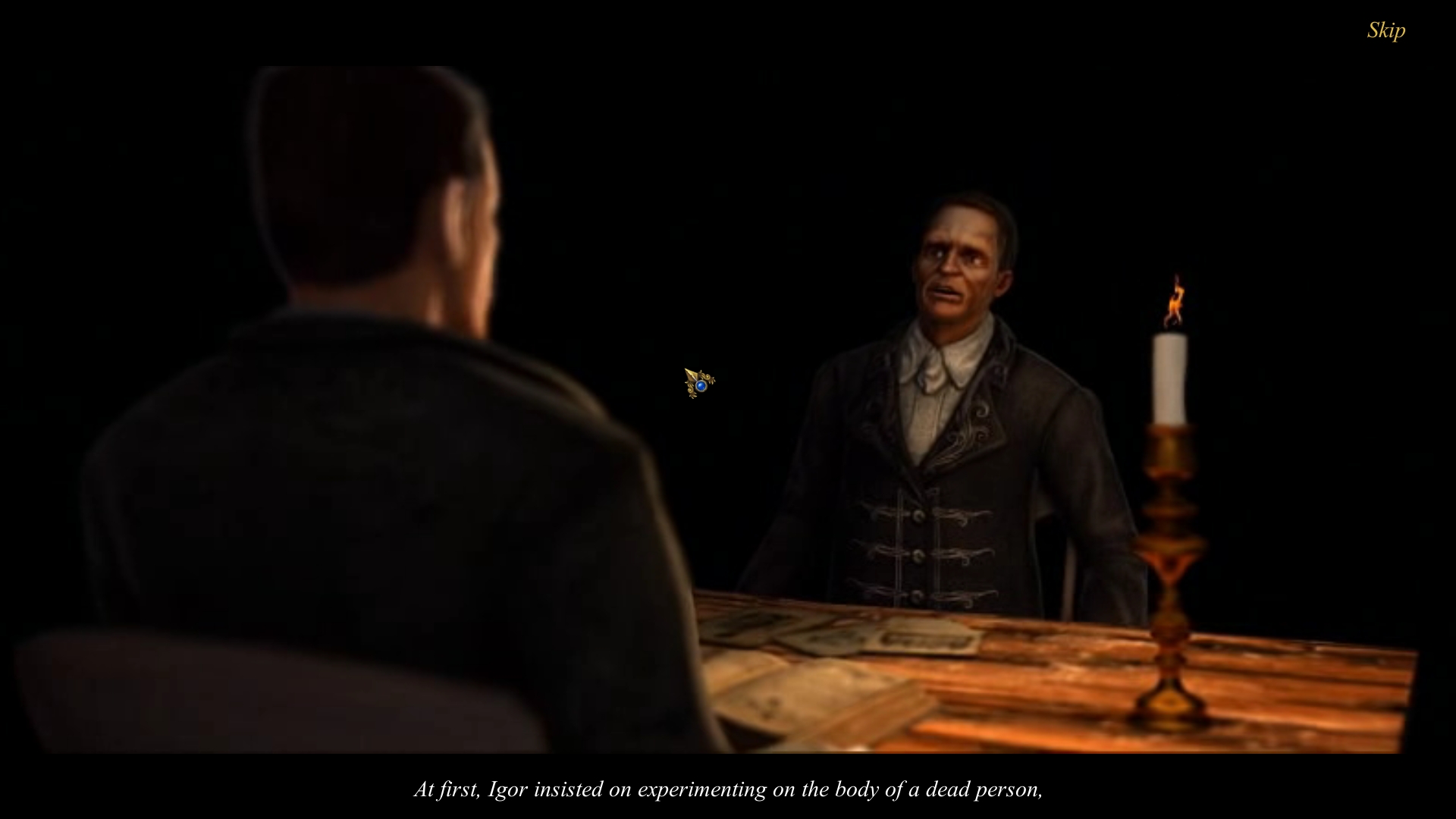Screen dimensions: 1456x819
Task: Click the candle's white wax body
Action: 1172,379
